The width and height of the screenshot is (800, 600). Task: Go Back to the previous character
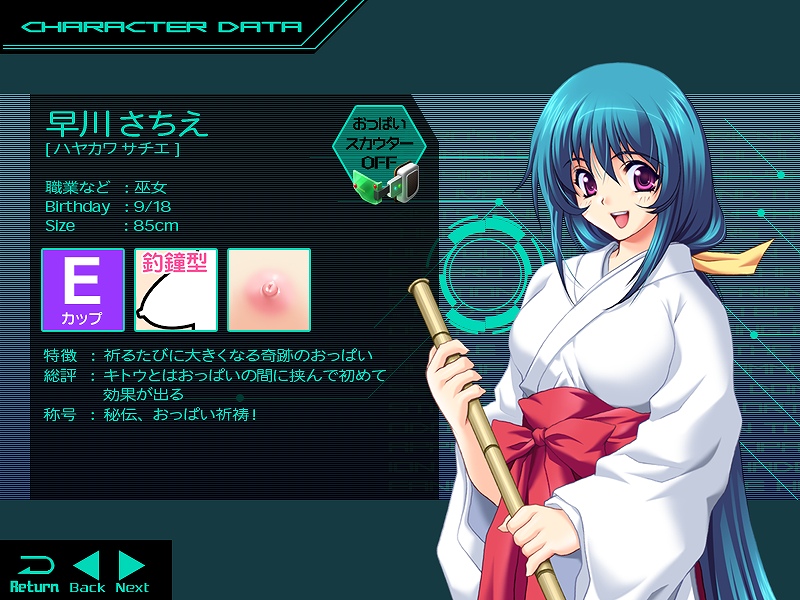point(87,573)
